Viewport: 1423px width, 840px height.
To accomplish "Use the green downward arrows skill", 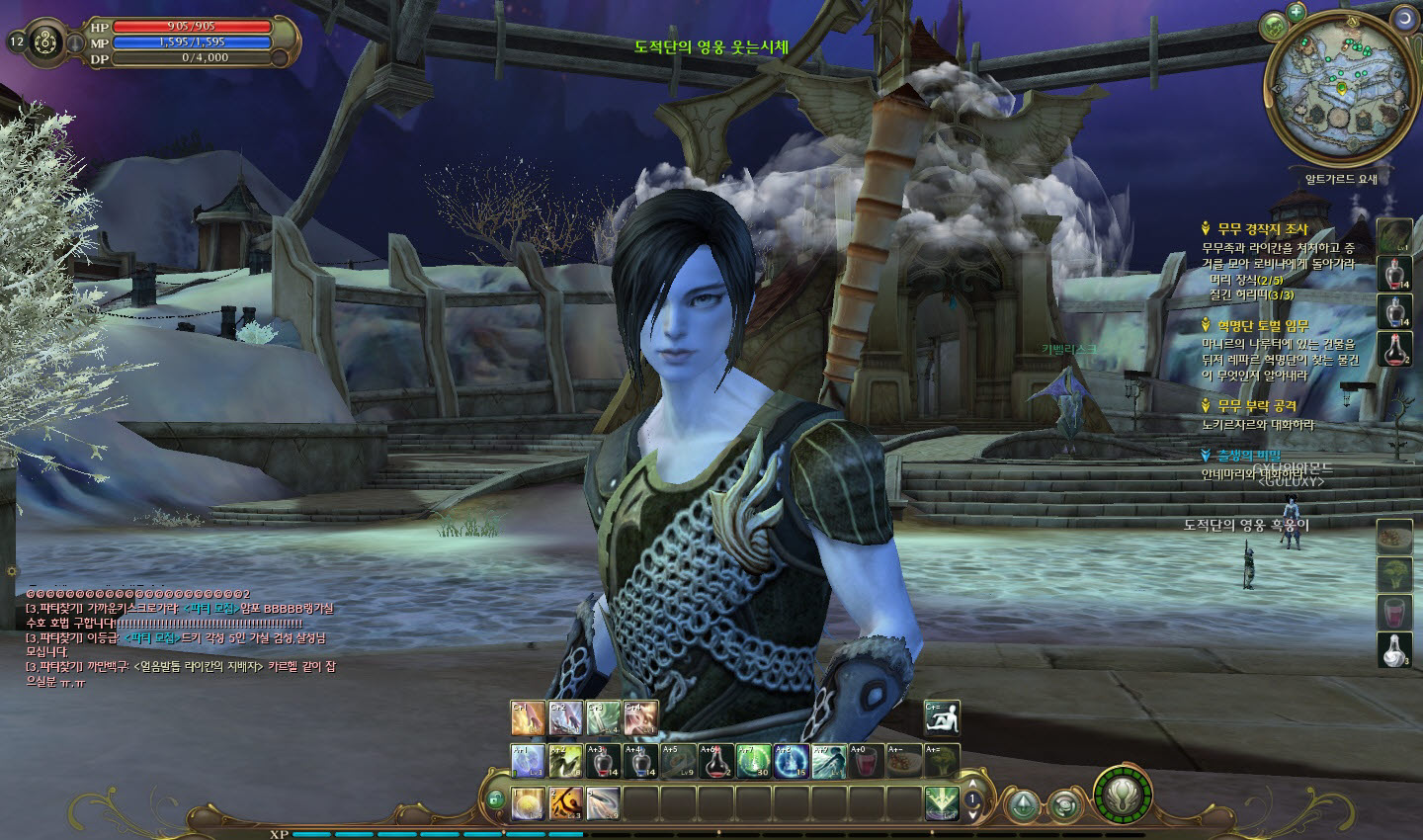I will 942,804.
